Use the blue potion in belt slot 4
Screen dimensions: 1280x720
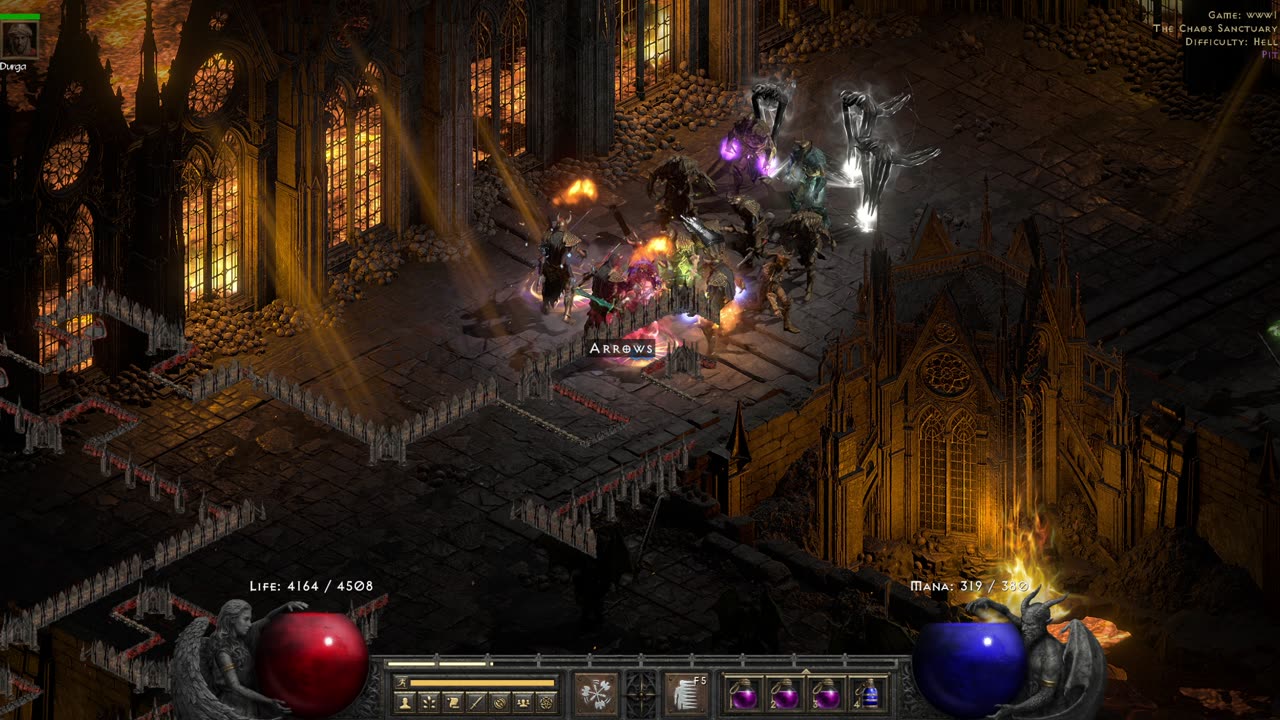[869, 694]
